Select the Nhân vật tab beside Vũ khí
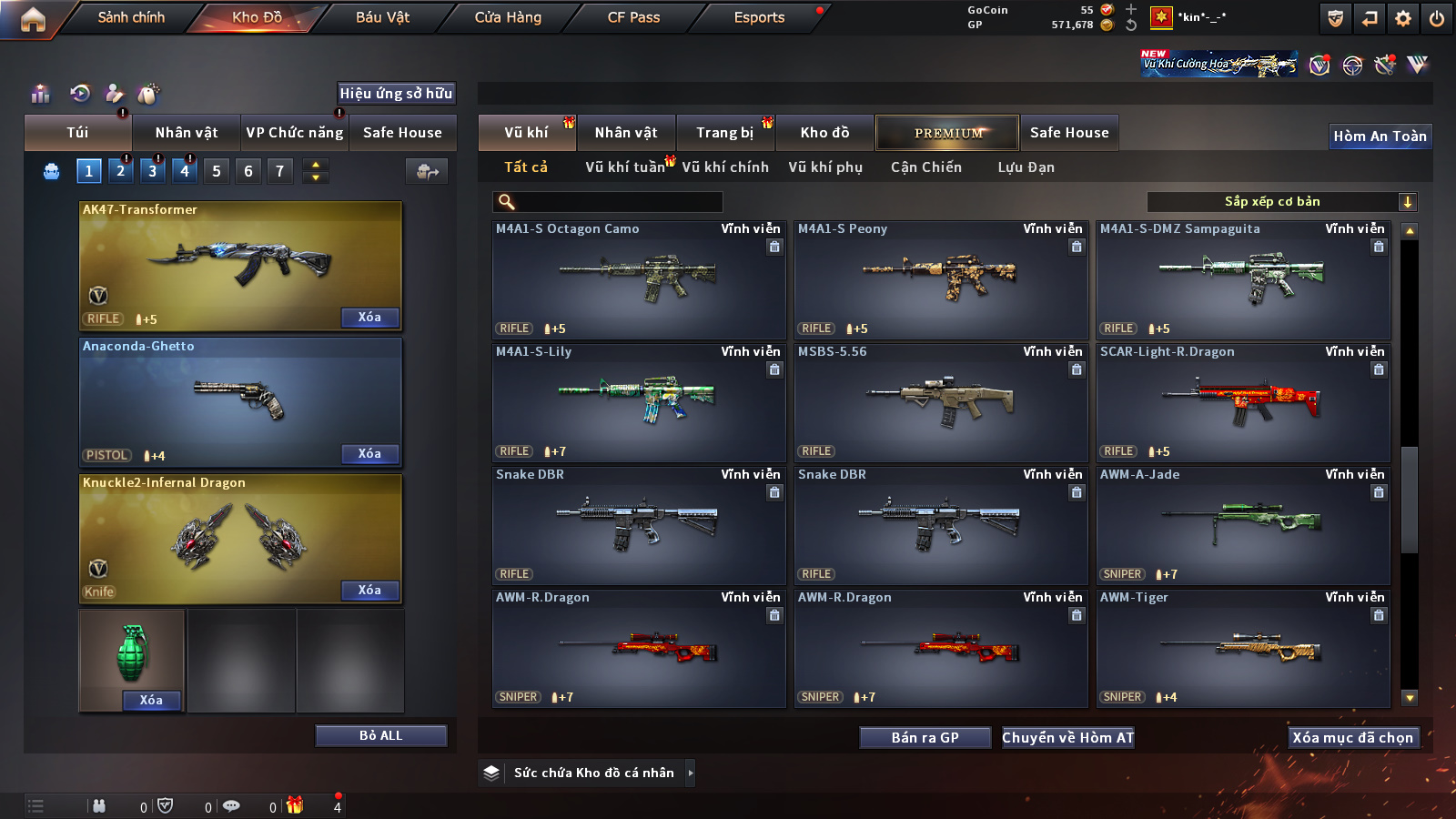 click(x=626, y=133)
